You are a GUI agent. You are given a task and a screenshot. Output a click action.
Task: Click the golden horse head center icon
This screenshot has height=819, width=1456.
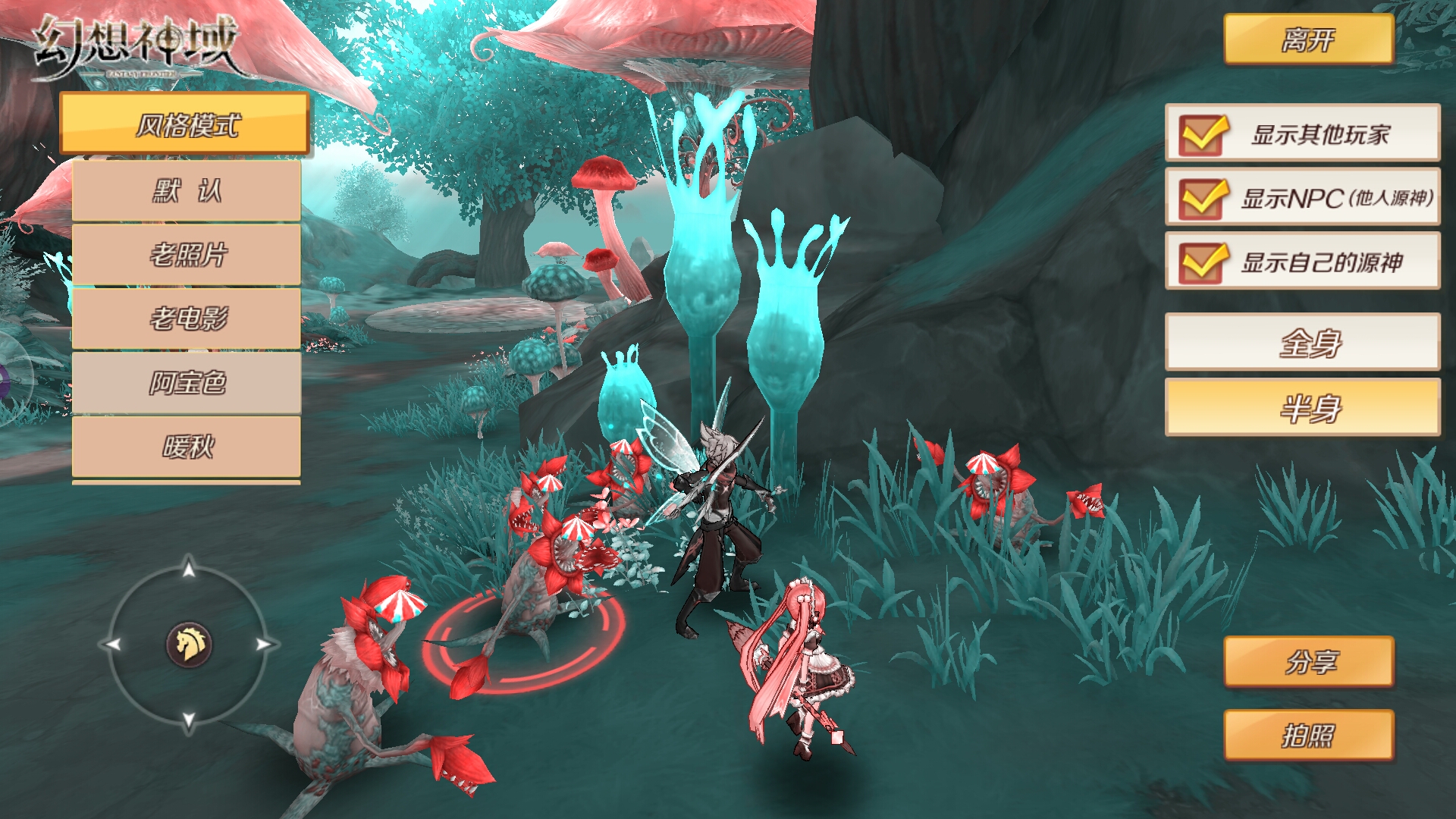tap(189, 645)
